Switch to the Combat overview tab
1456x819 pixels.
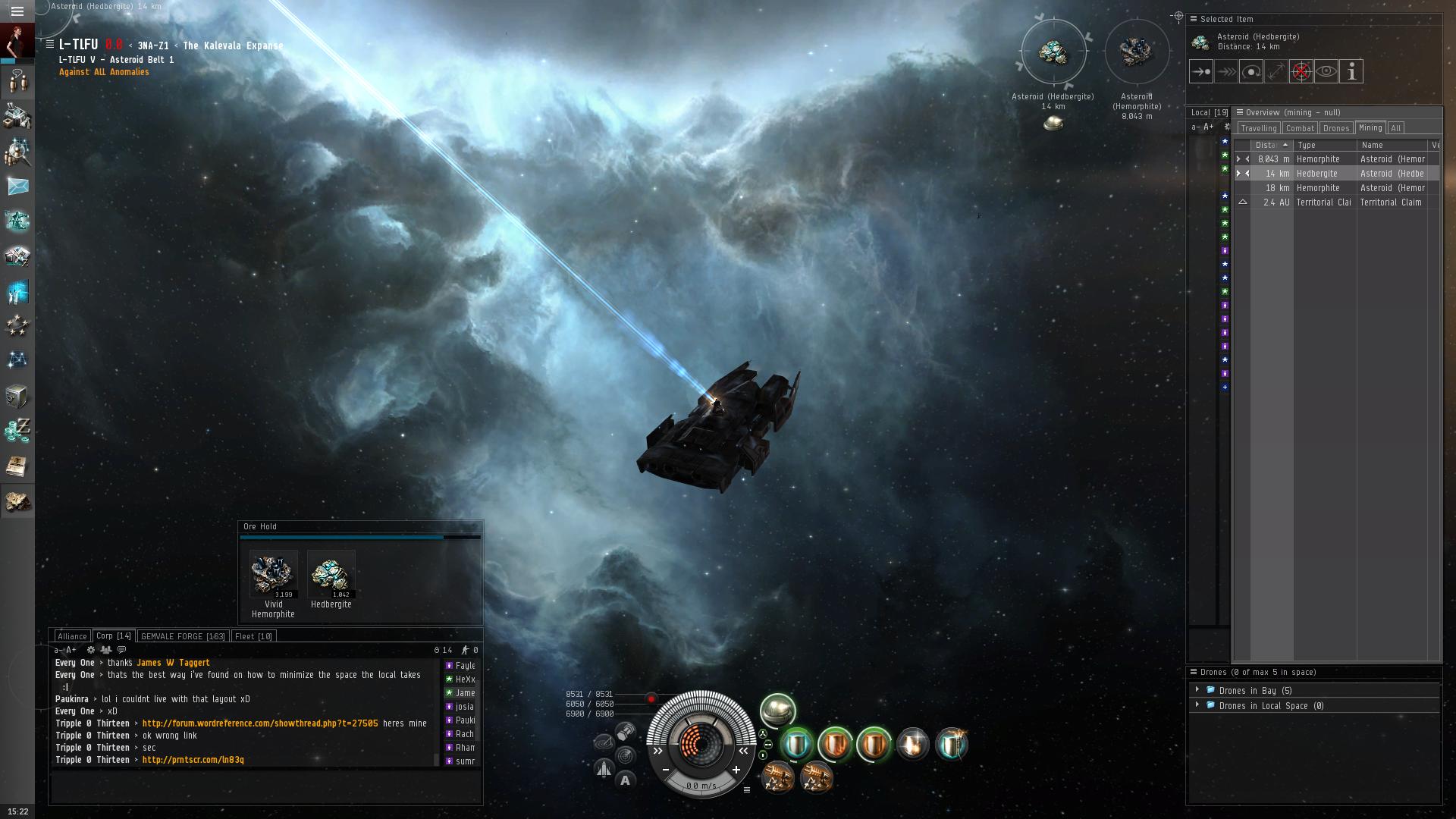pyautogui.click(x=1300, y=128)
